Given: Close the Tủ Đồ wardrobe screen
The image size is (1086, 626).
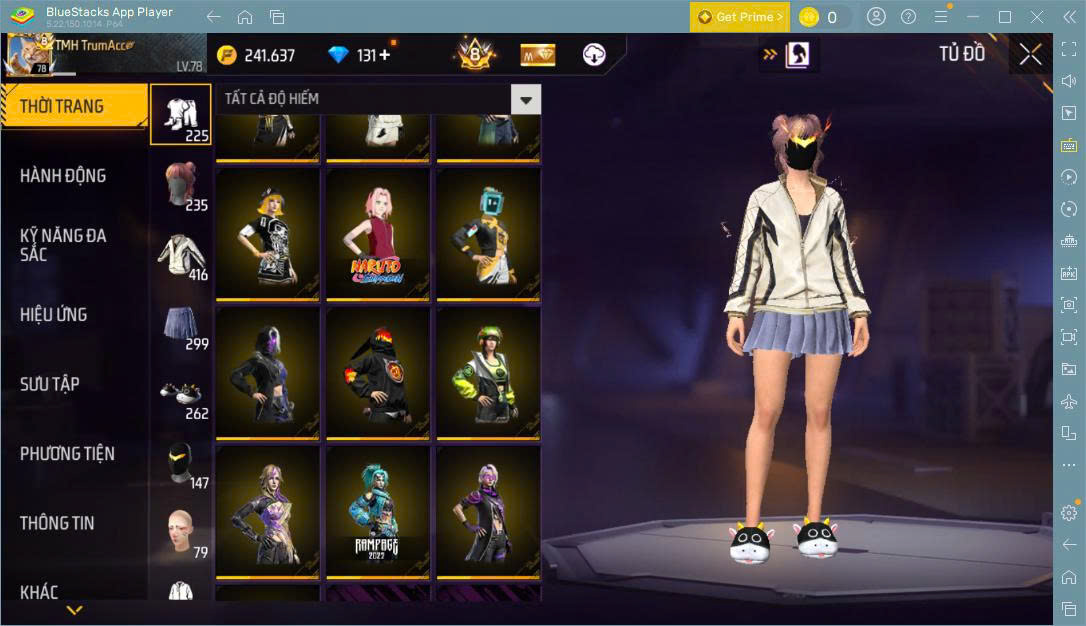Looking at the screenshot, I should (1030, 54).
